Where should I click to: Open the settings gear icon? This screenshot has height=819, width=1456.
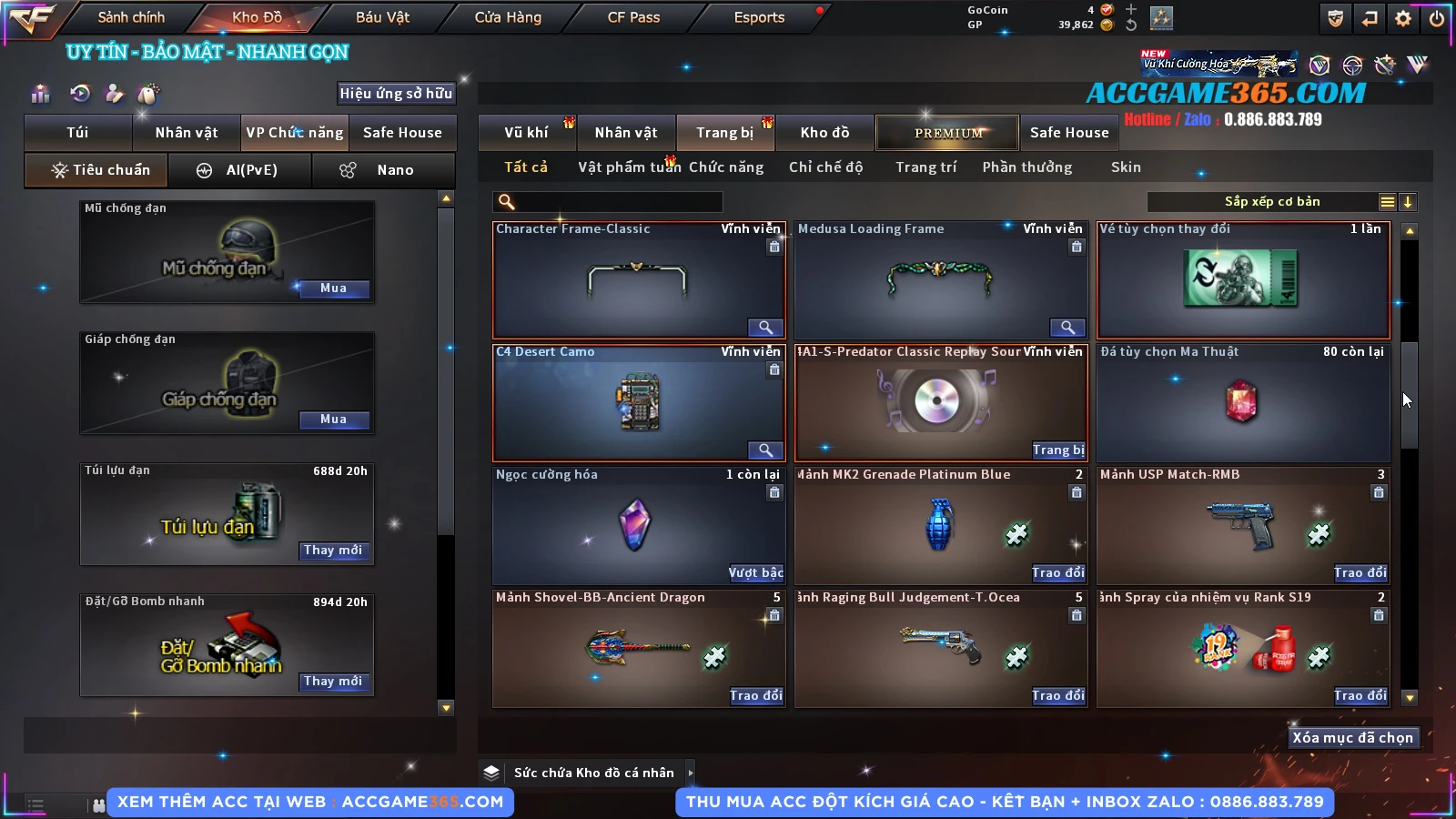(1403, 18)
